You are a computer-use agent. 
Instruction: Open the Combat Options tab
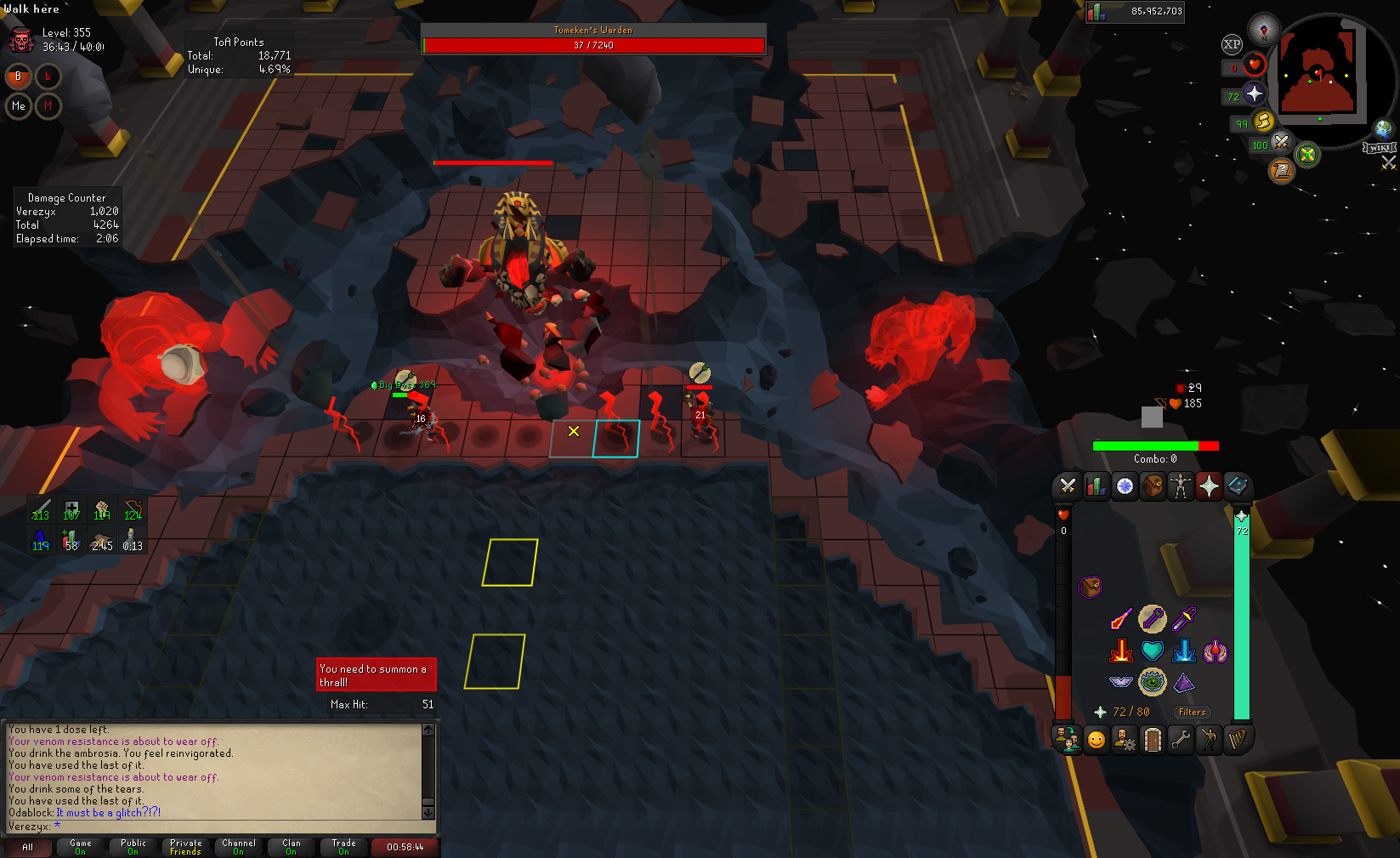(x=1068, y=486)
